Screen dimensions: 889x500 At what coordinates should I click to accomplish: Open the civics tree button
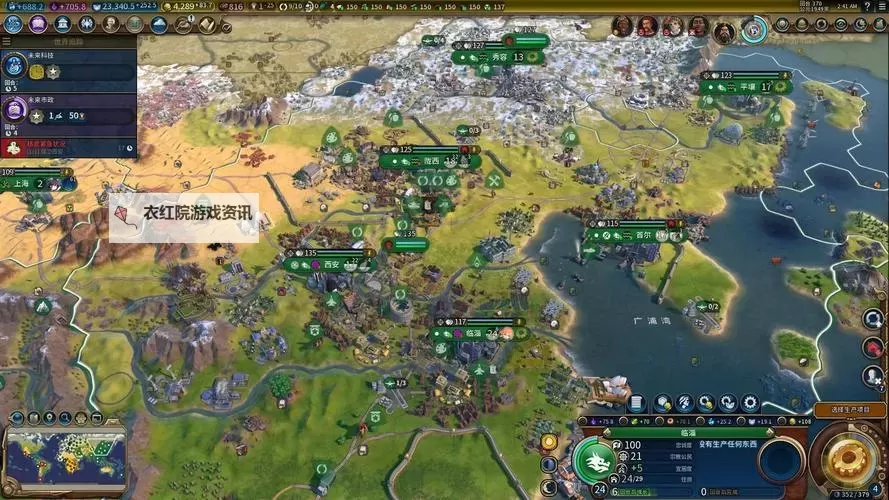[x=39, y=24]
